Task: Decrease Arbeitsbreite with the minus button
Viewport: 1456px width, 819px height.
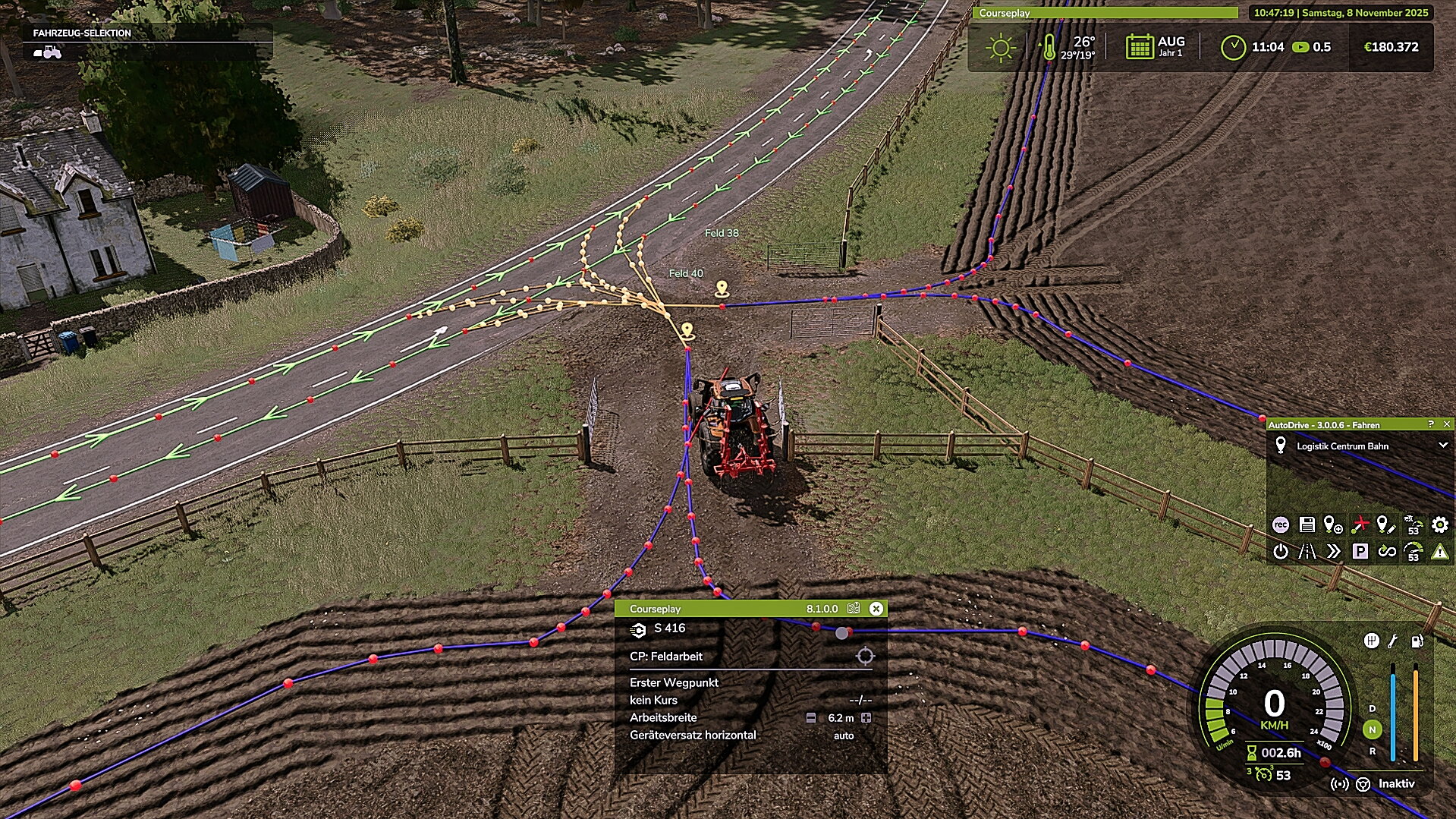Action: (x=811, y=718)
